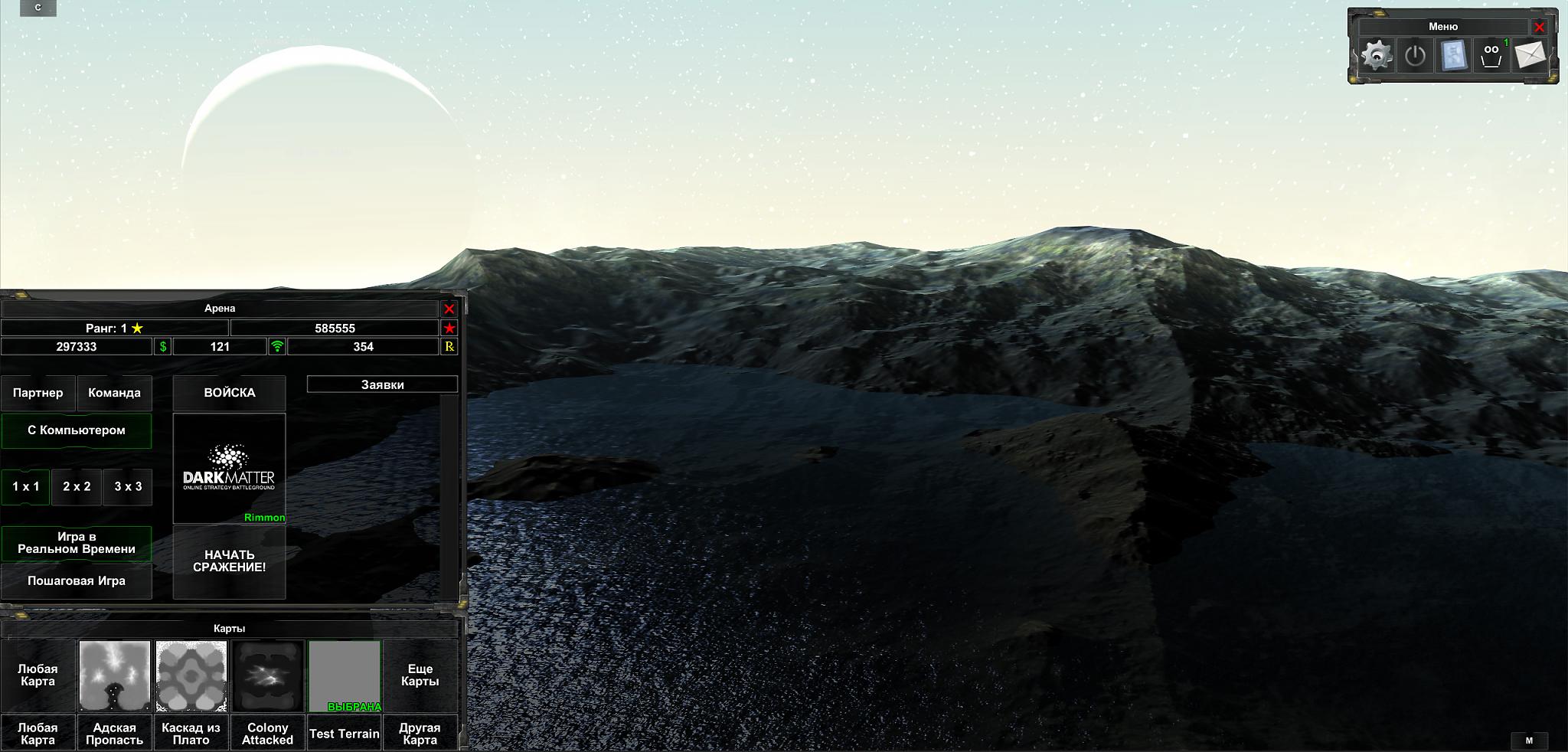
Task: Close the Меню panel
Action: 1540,27
